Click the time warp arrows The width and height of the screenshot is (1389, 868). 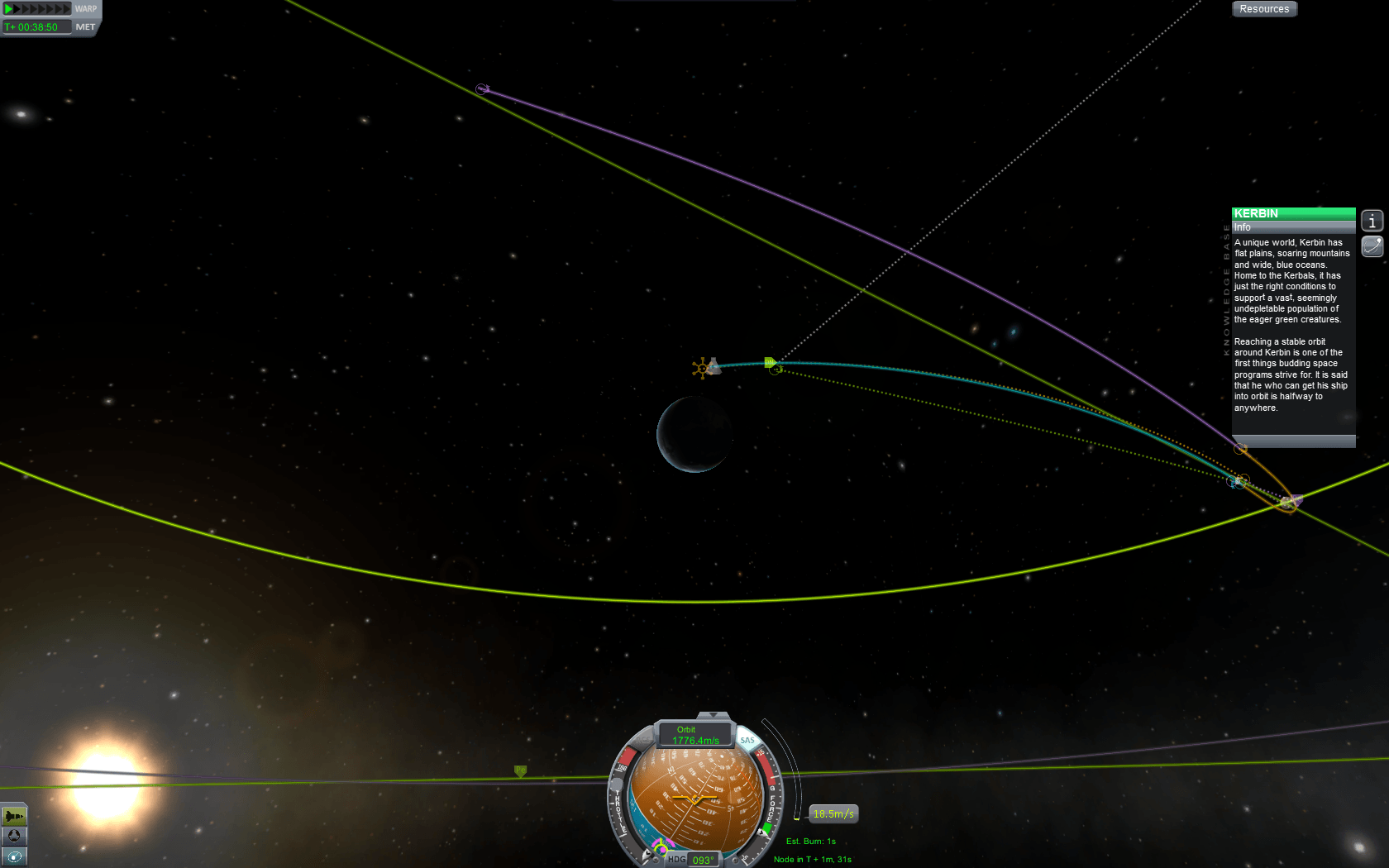38,9
